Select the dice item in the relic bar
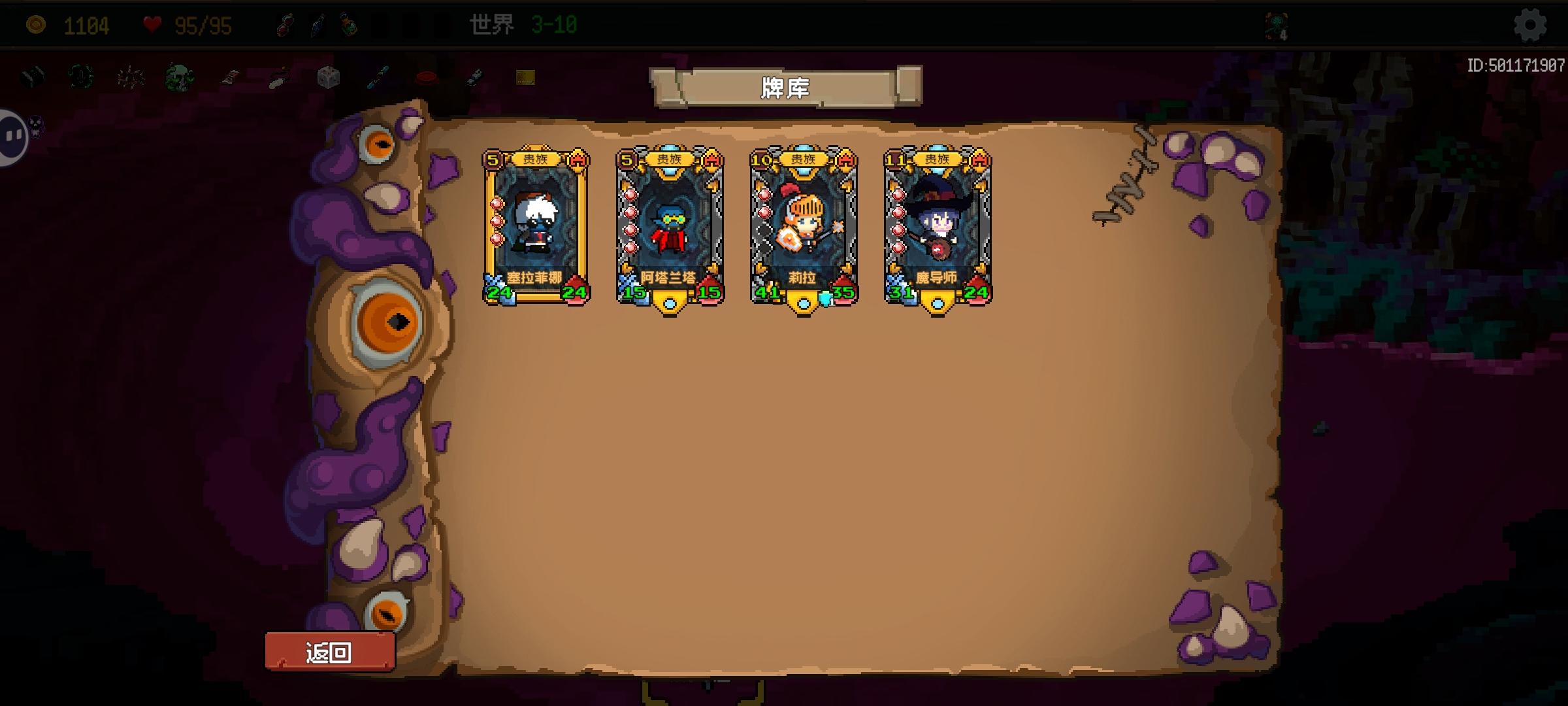Viewport: 1568px width, 706px height. (x=329, y=77)
